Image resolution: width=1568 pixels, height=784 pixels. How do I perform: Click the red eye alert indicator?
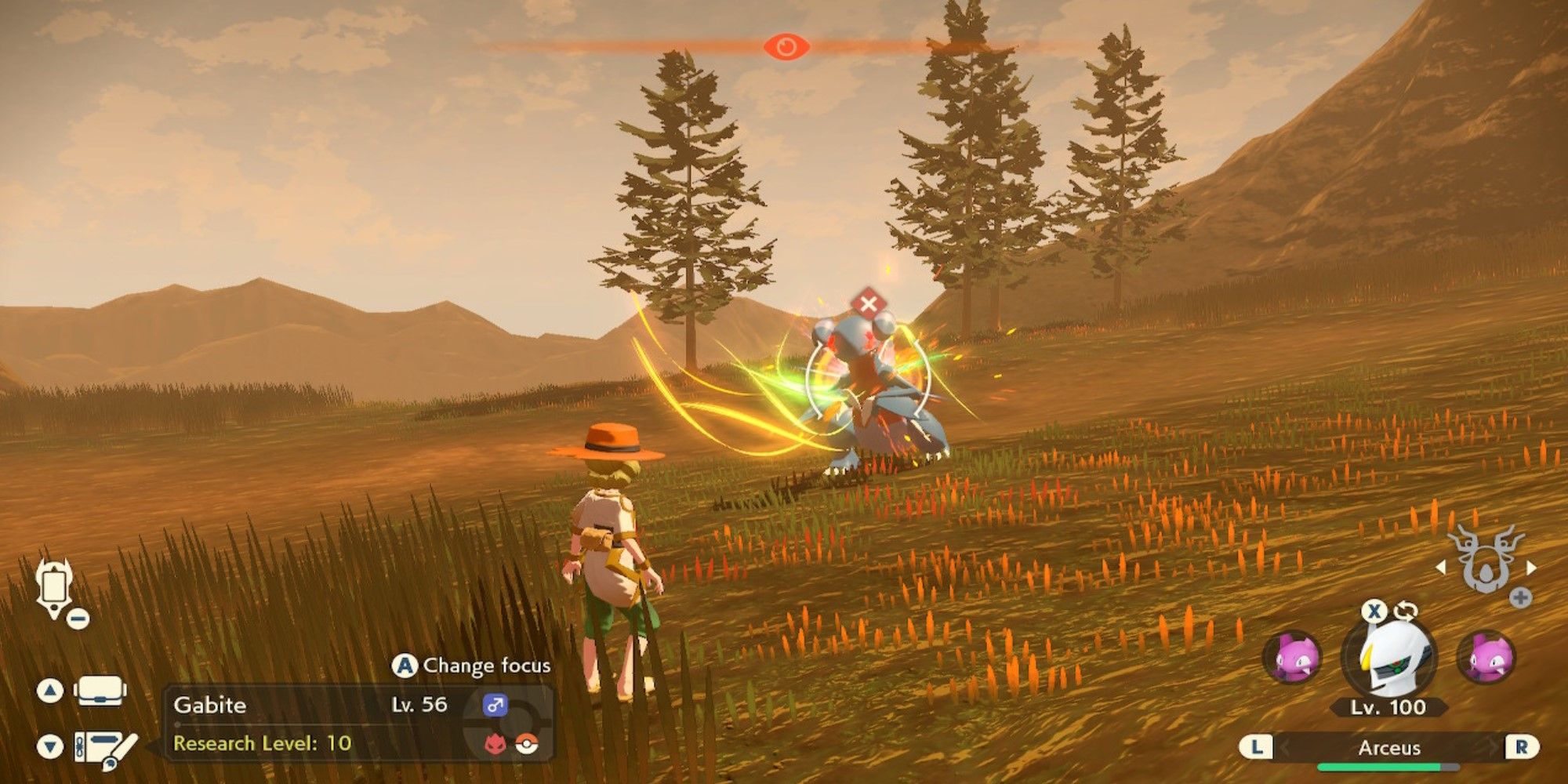[x=786, y=46]
